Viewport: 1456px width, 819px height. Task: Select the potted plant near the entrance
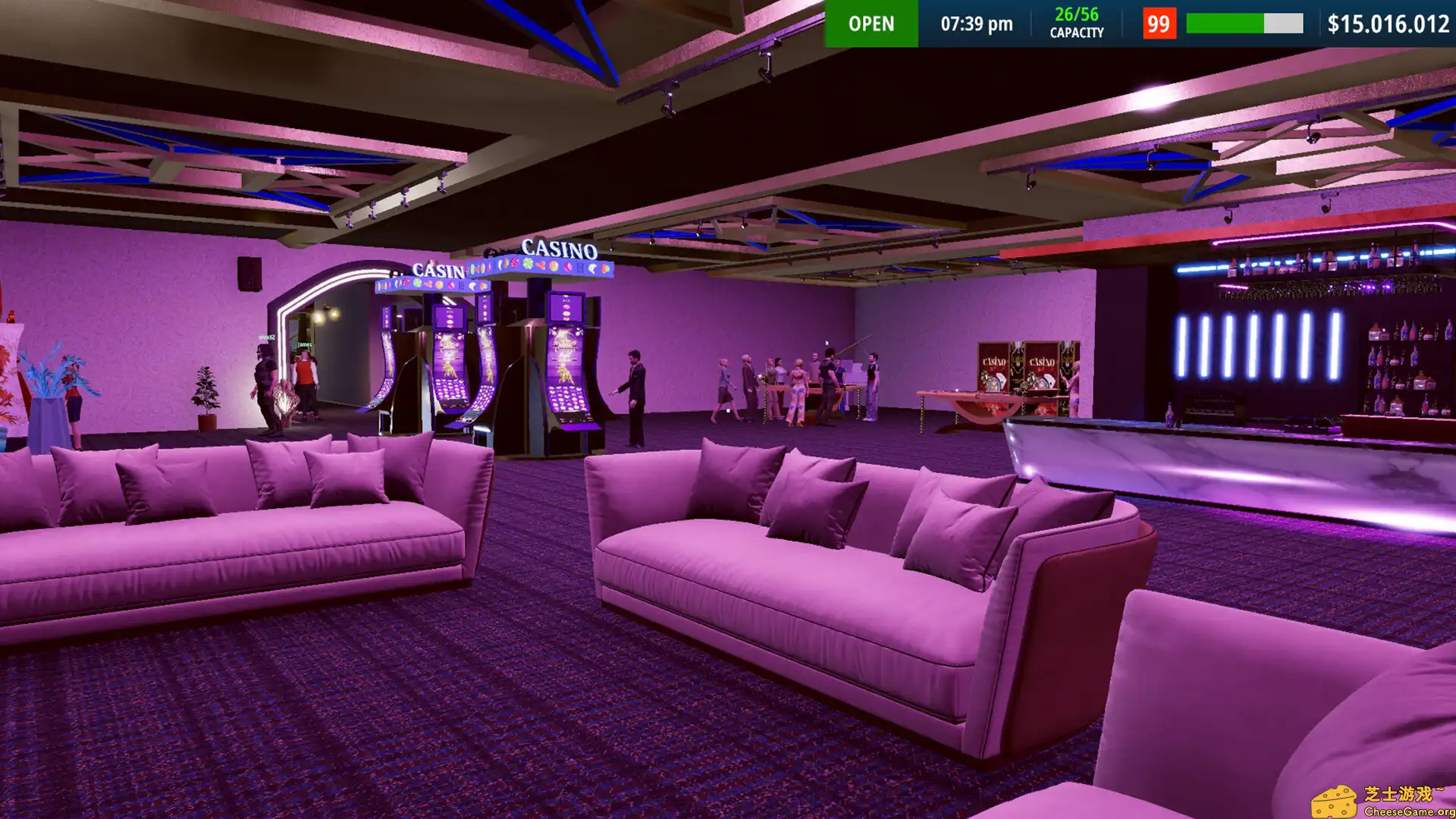click(x=205, y=394)
